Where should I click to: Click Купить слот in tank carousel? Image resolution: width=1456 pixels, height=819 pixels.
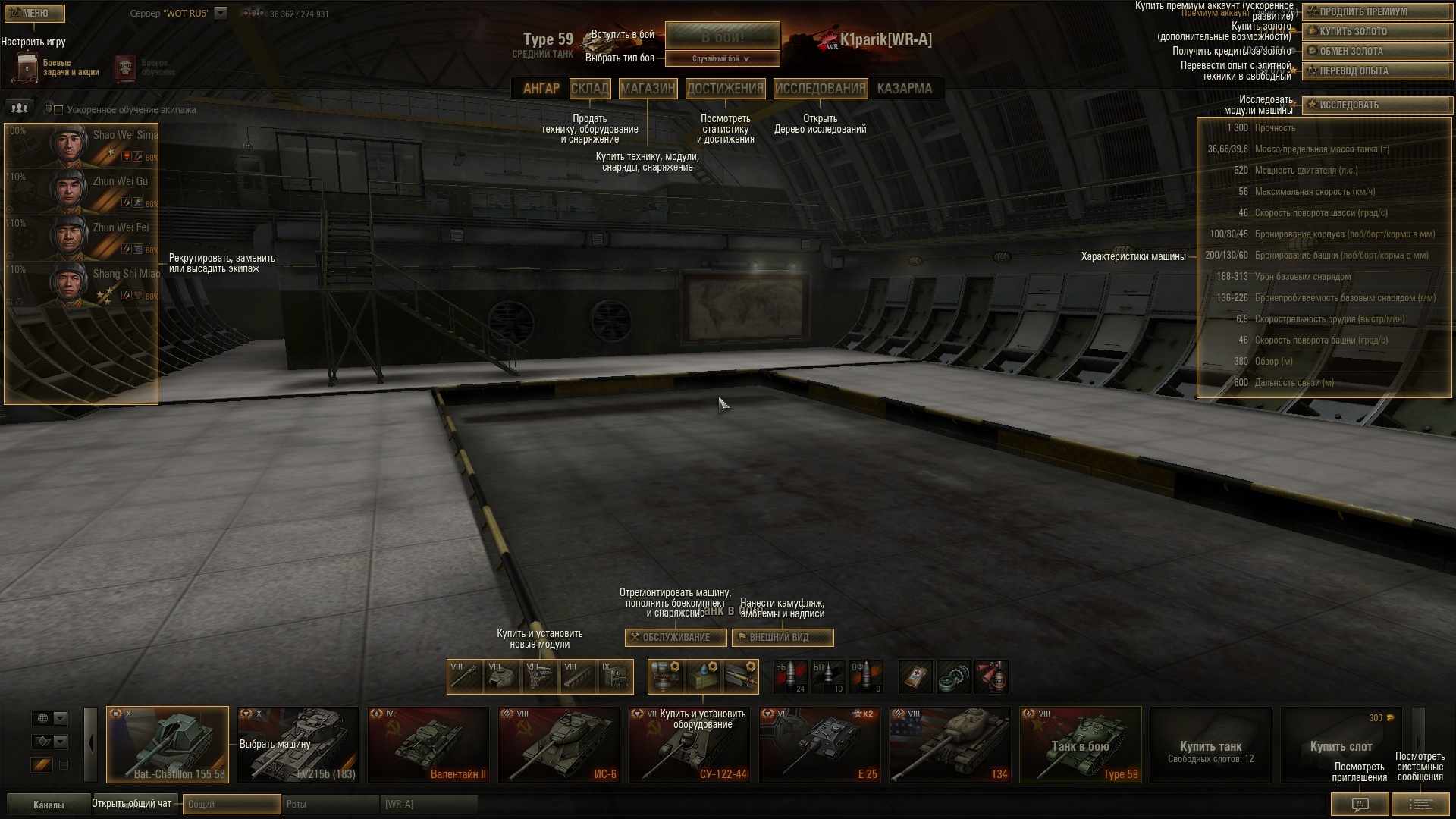[1340, 744]
